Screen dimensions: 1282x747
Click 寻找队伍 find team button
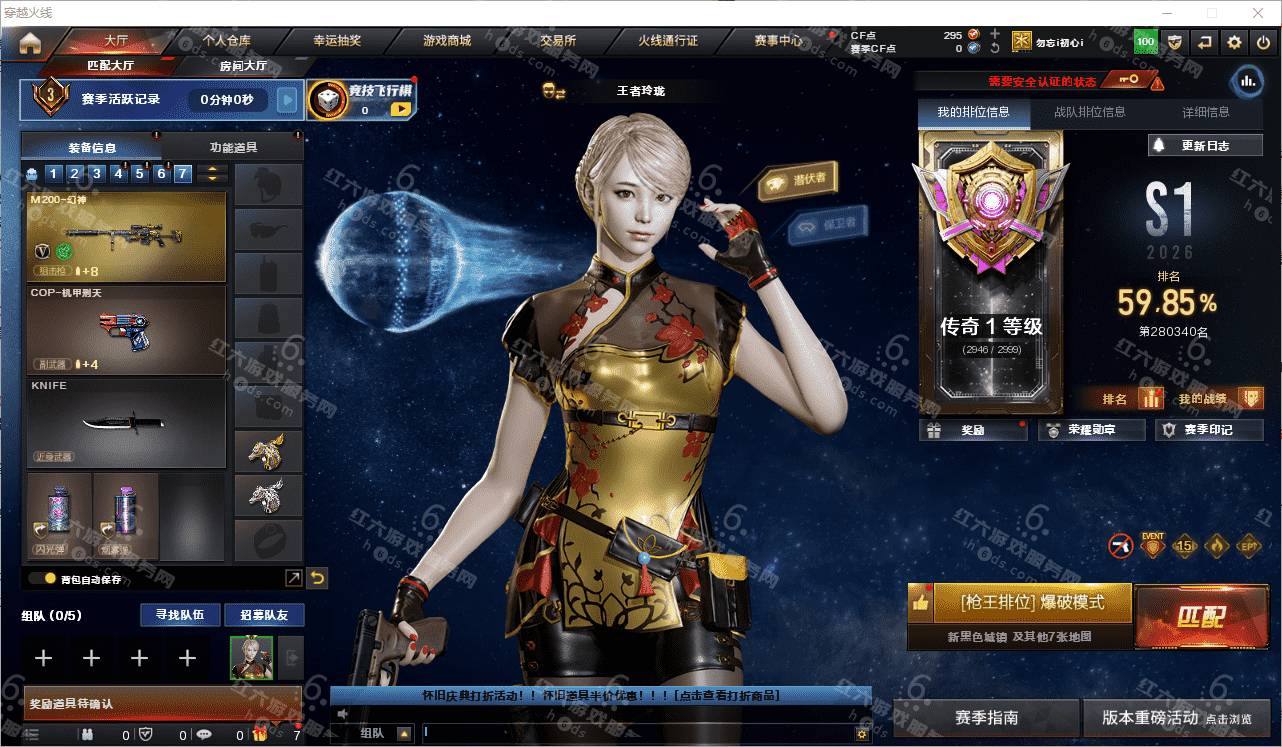point(179,615)
